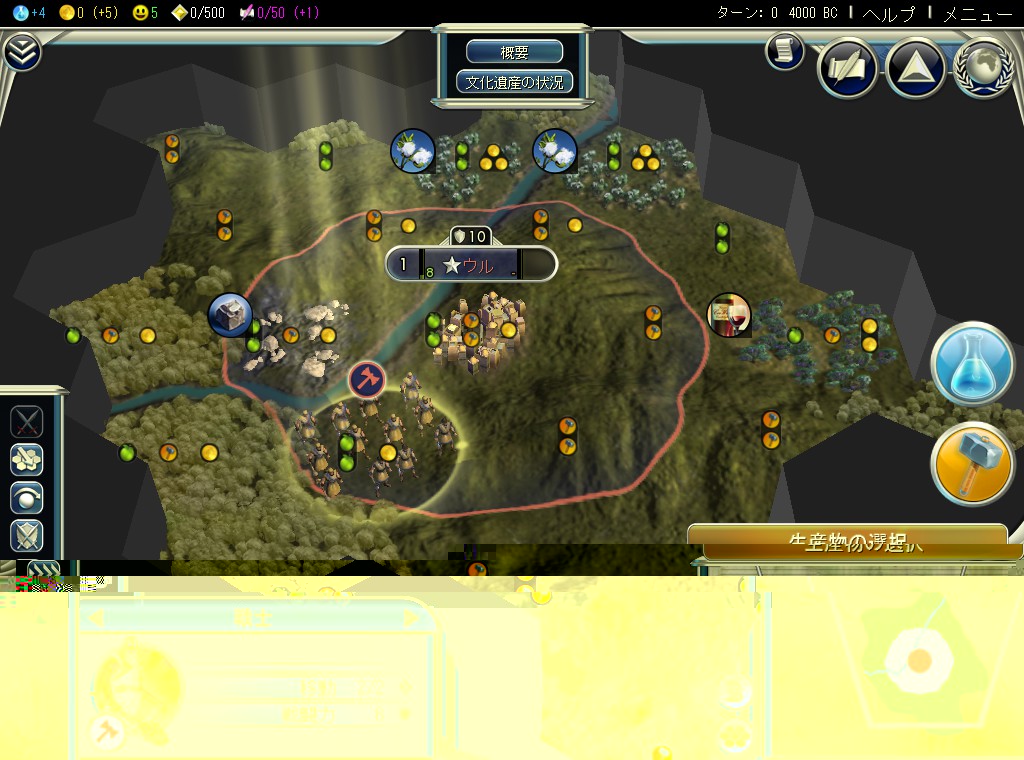Collapse the top-left double-chevron panel button

click(x=21, y=52)
